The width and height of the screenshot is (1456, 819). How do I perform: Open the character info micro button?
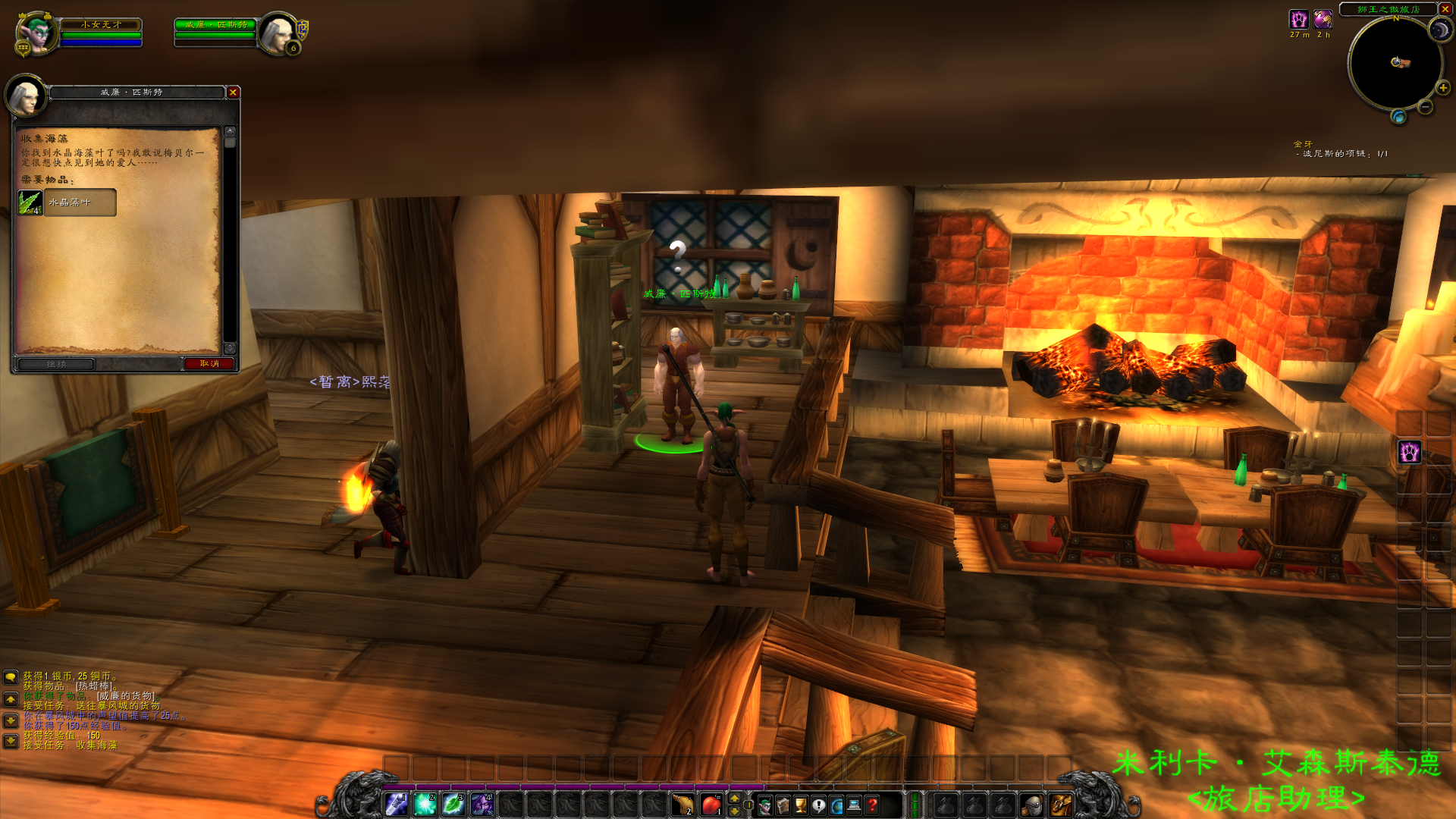pos(764,805)
